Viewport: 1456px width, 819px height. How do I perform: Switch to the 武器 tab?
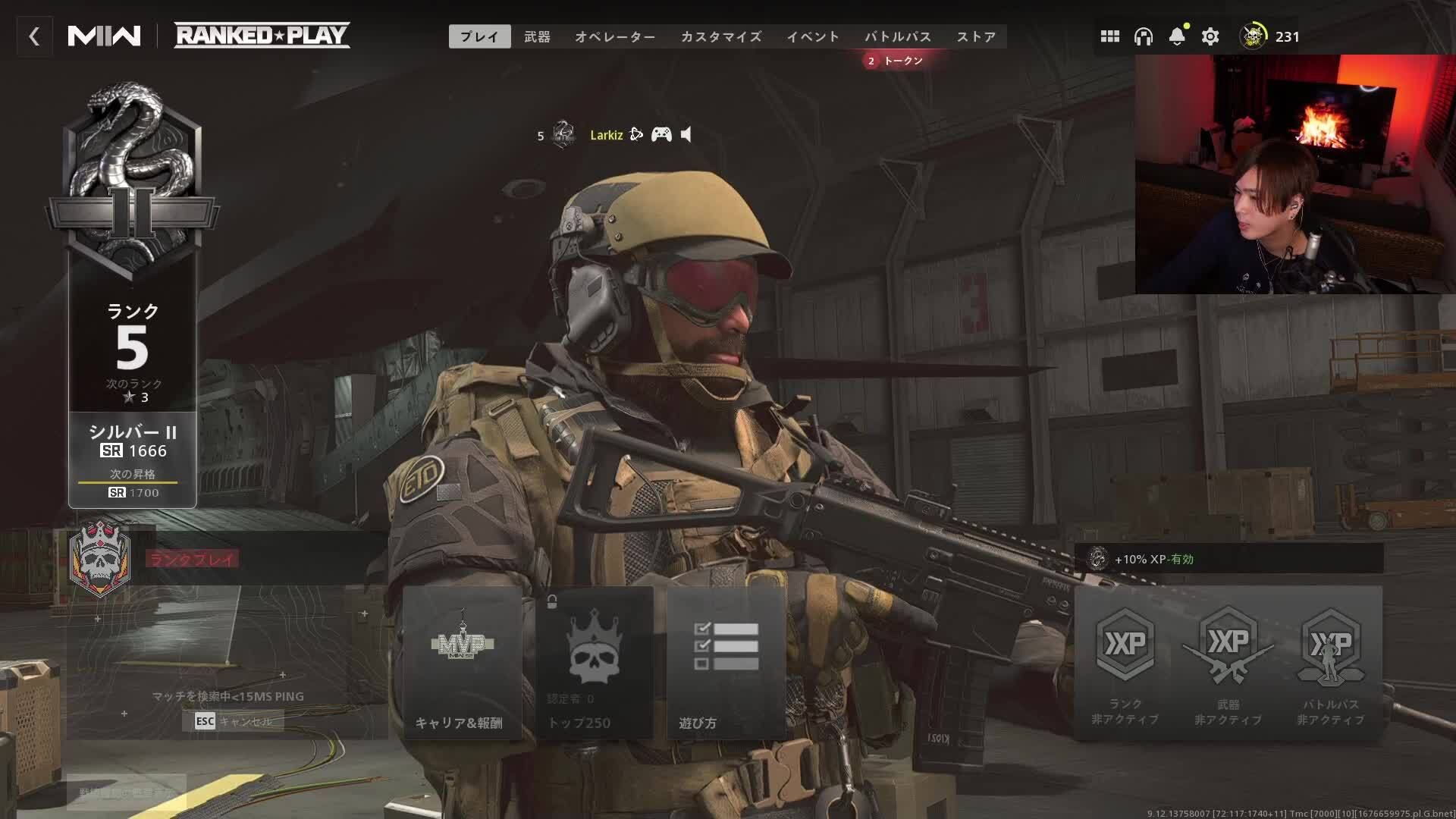536,36
